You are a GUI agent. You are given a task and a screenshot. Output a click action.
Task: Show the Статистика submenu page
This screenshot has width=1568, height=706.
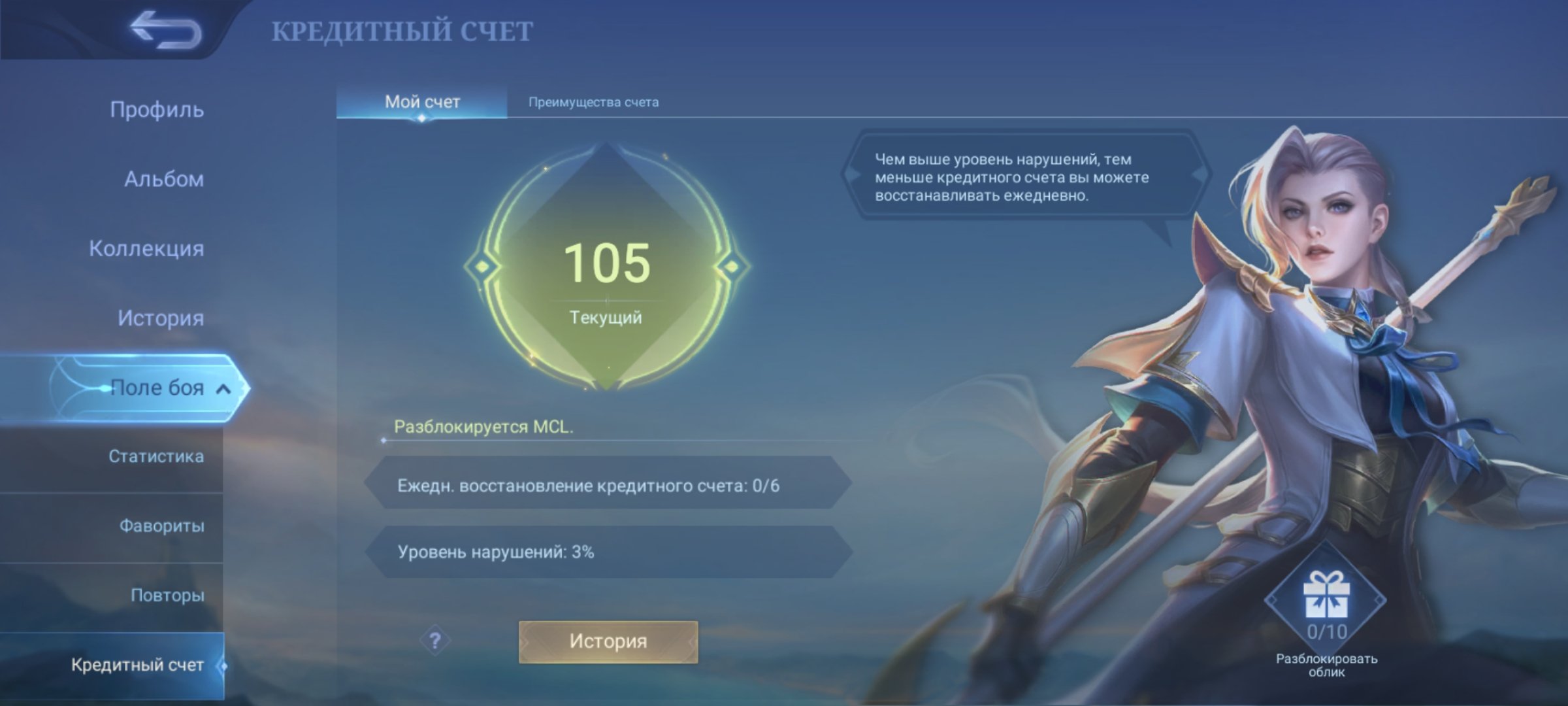[155, 456]
